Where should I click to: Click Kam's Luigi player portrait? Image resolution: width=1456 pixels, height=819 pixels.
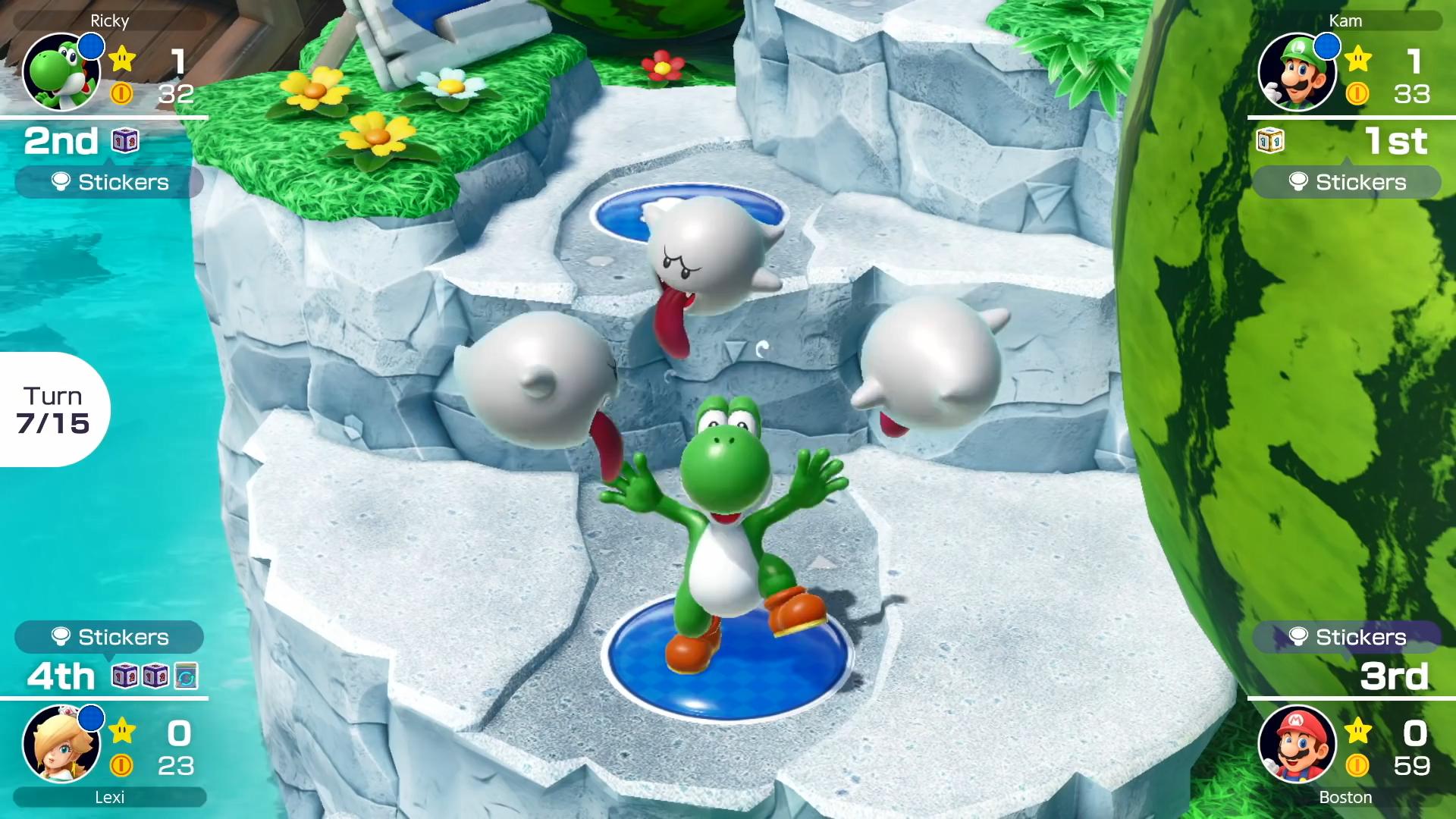(1297, 73)
